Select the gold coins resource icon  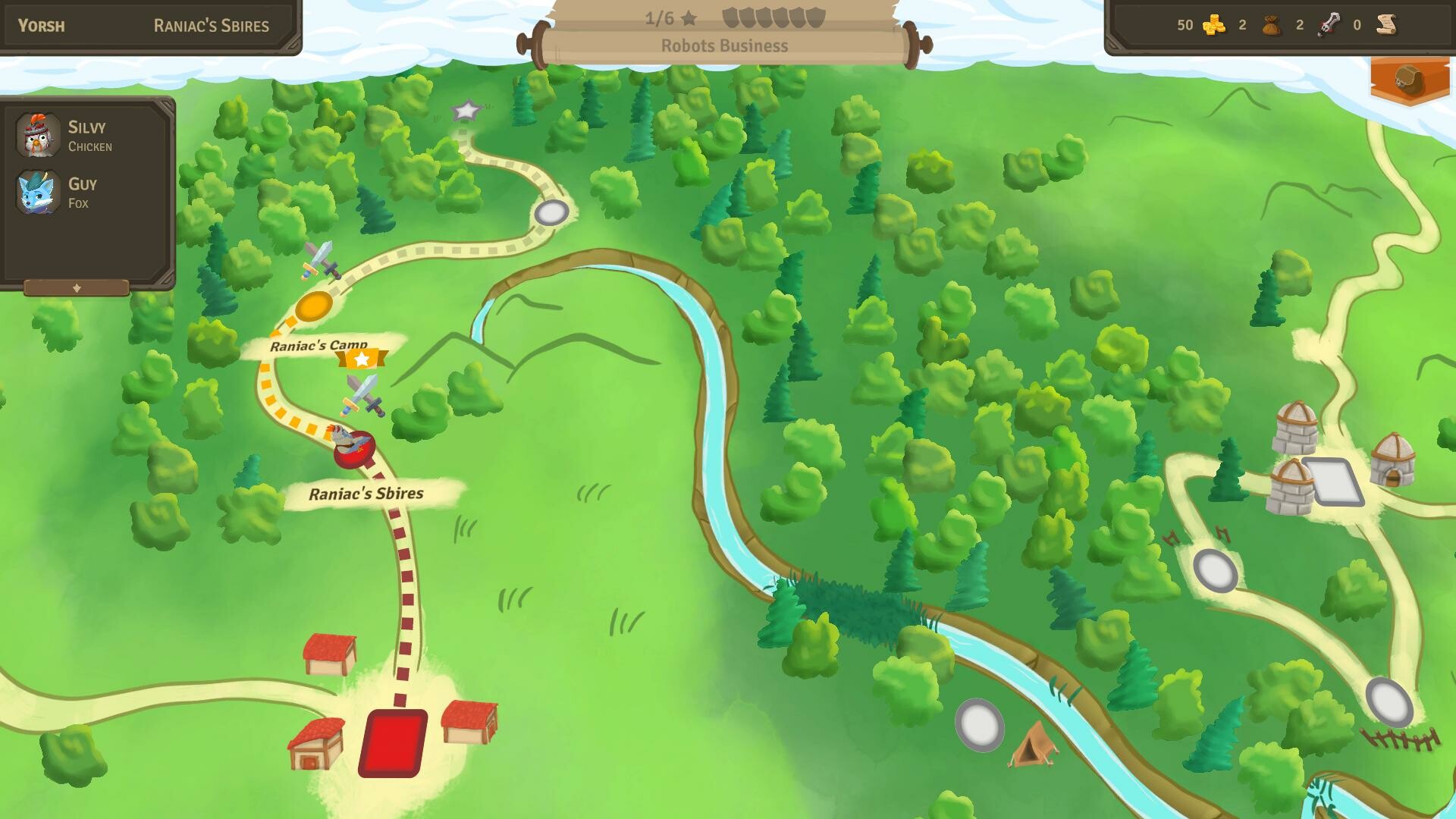[1213, 25]
